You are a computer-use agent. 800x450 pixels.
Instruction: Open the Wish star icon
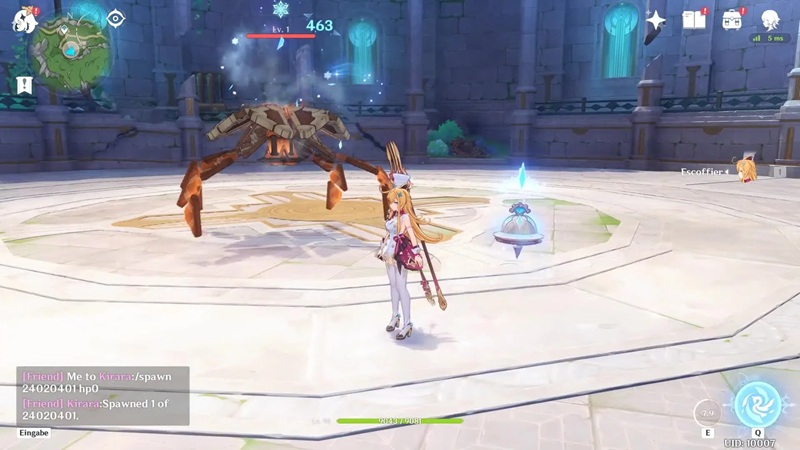pos(656,20)
